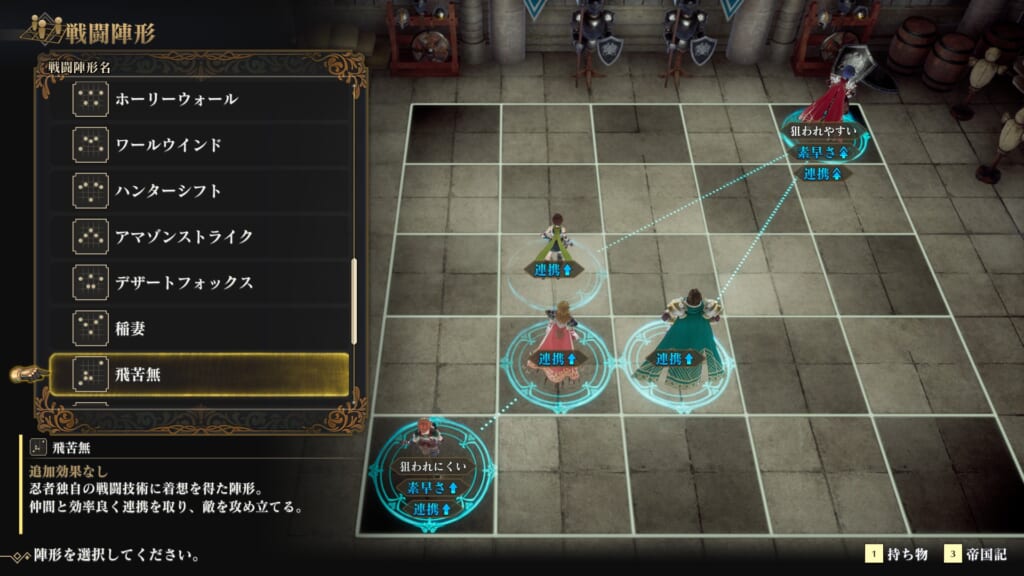Image resolution: width=1024 pixels, height=576 pixels.
Task: Select the ホーリーウォール formation
Action: 200,99
